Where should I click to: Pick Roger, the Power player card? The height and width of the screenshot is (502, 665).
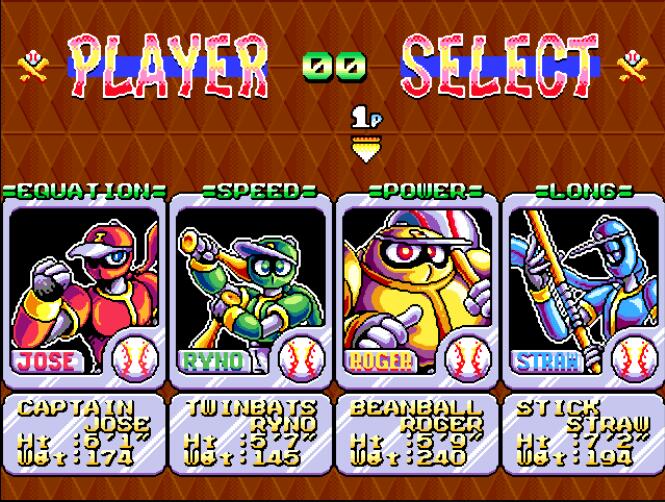(x=417, y=288)
